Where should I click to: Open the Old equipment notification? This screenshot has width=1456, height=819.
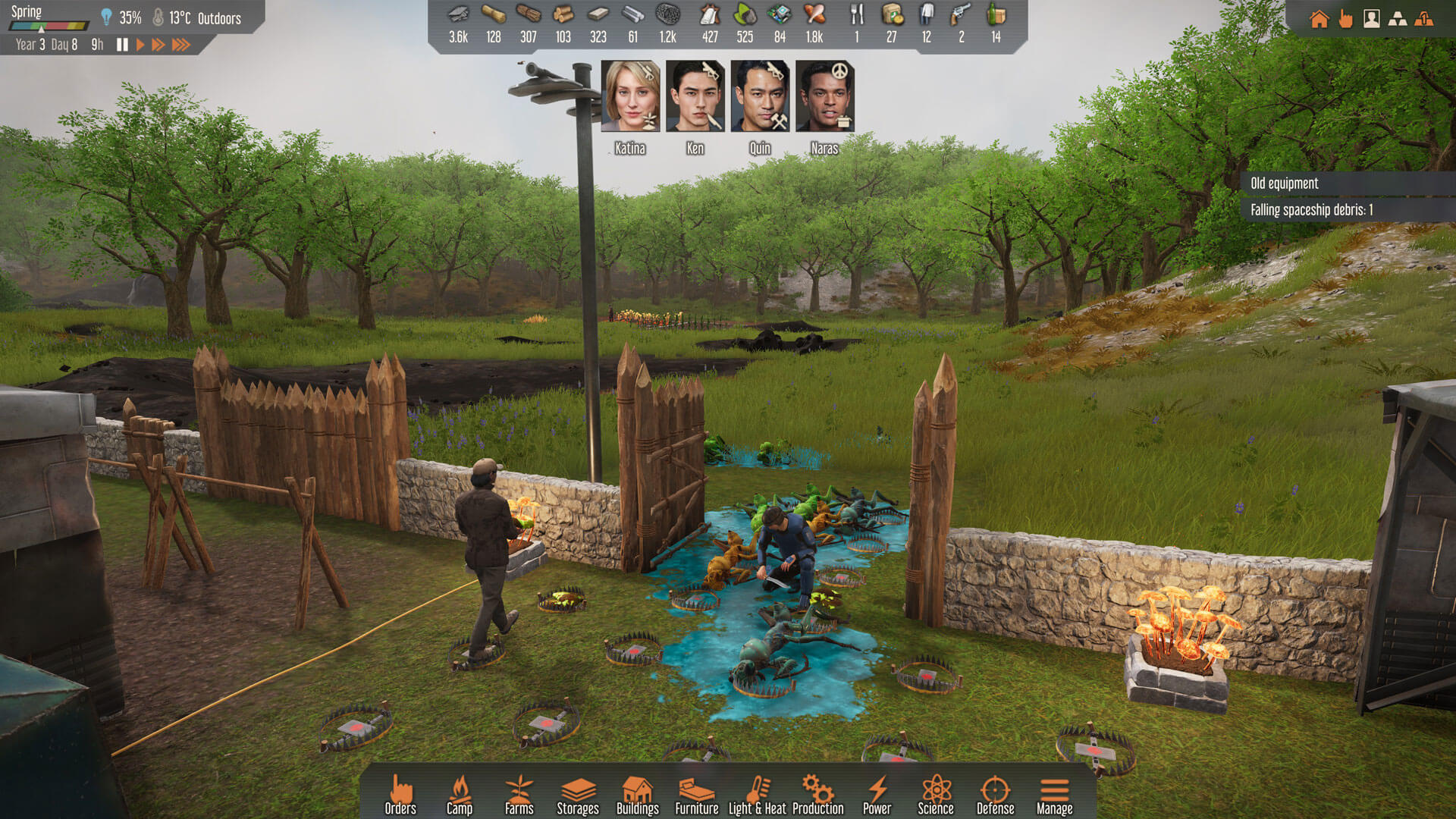[1285, 184]
